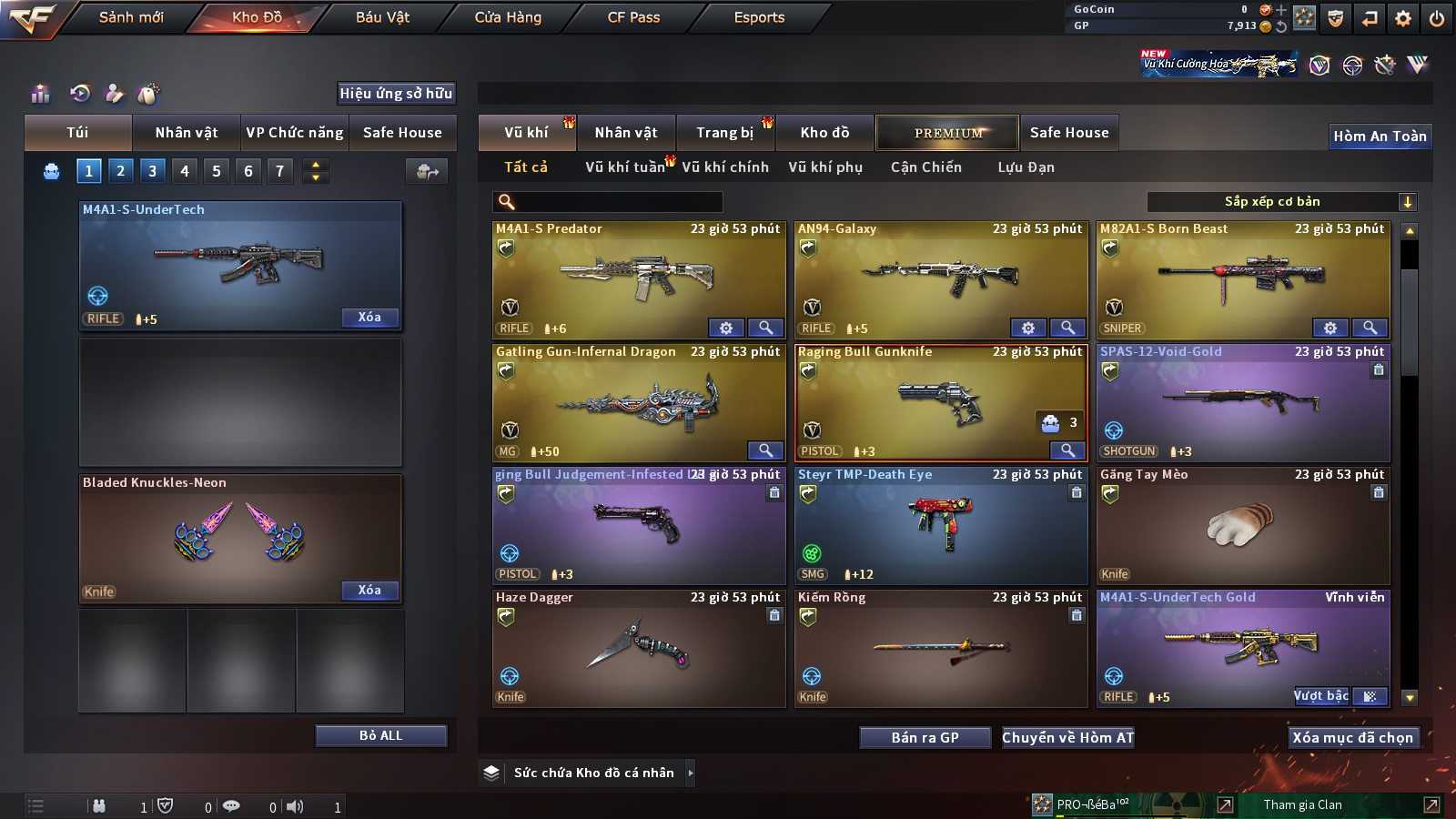Viewport: 1456px width, 819px height.
Task: Open the Esports menu
Action: click(759, 17)
